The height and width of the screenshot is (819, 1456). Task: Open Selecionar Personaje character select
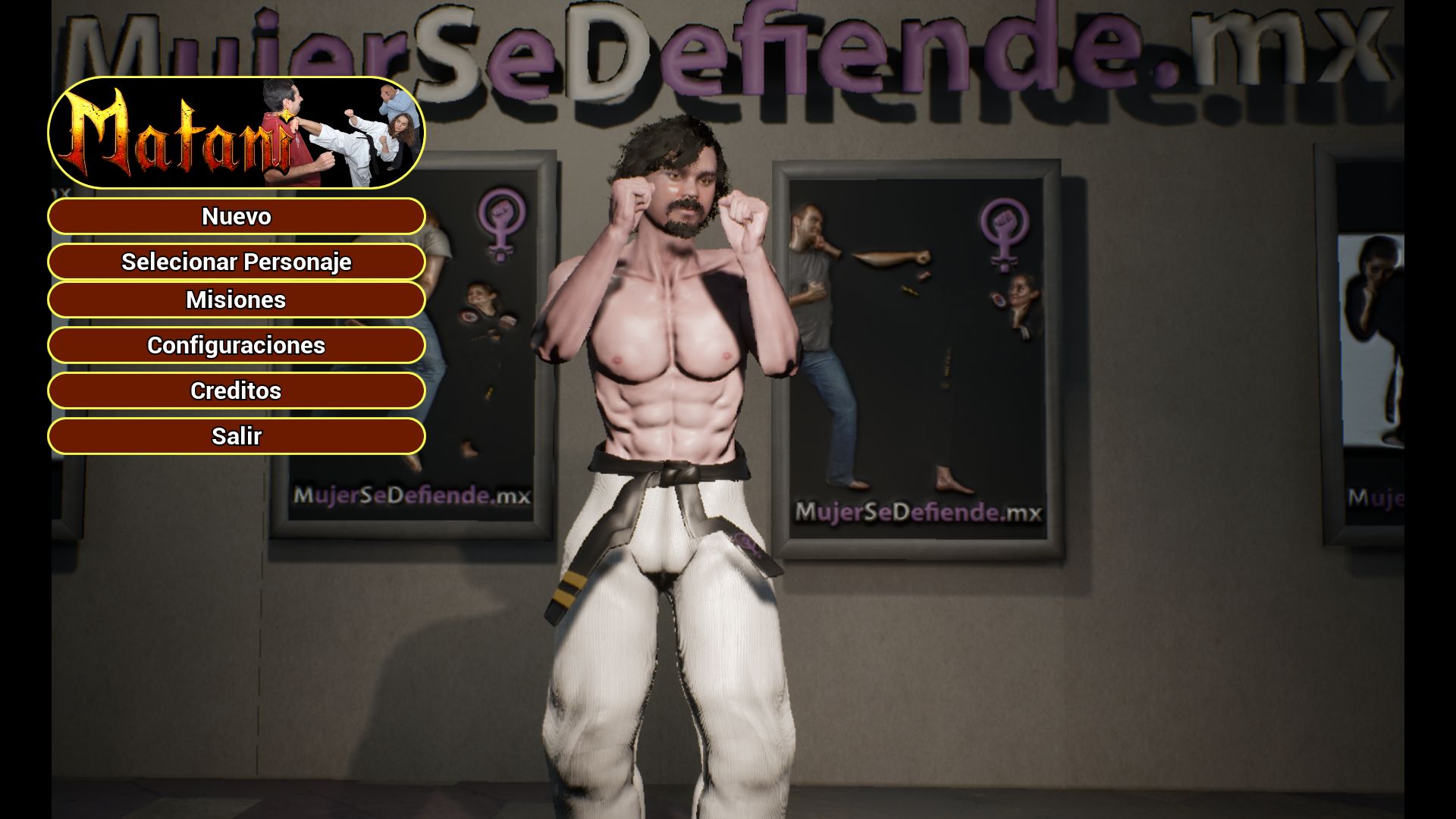(x=236, y=262)
